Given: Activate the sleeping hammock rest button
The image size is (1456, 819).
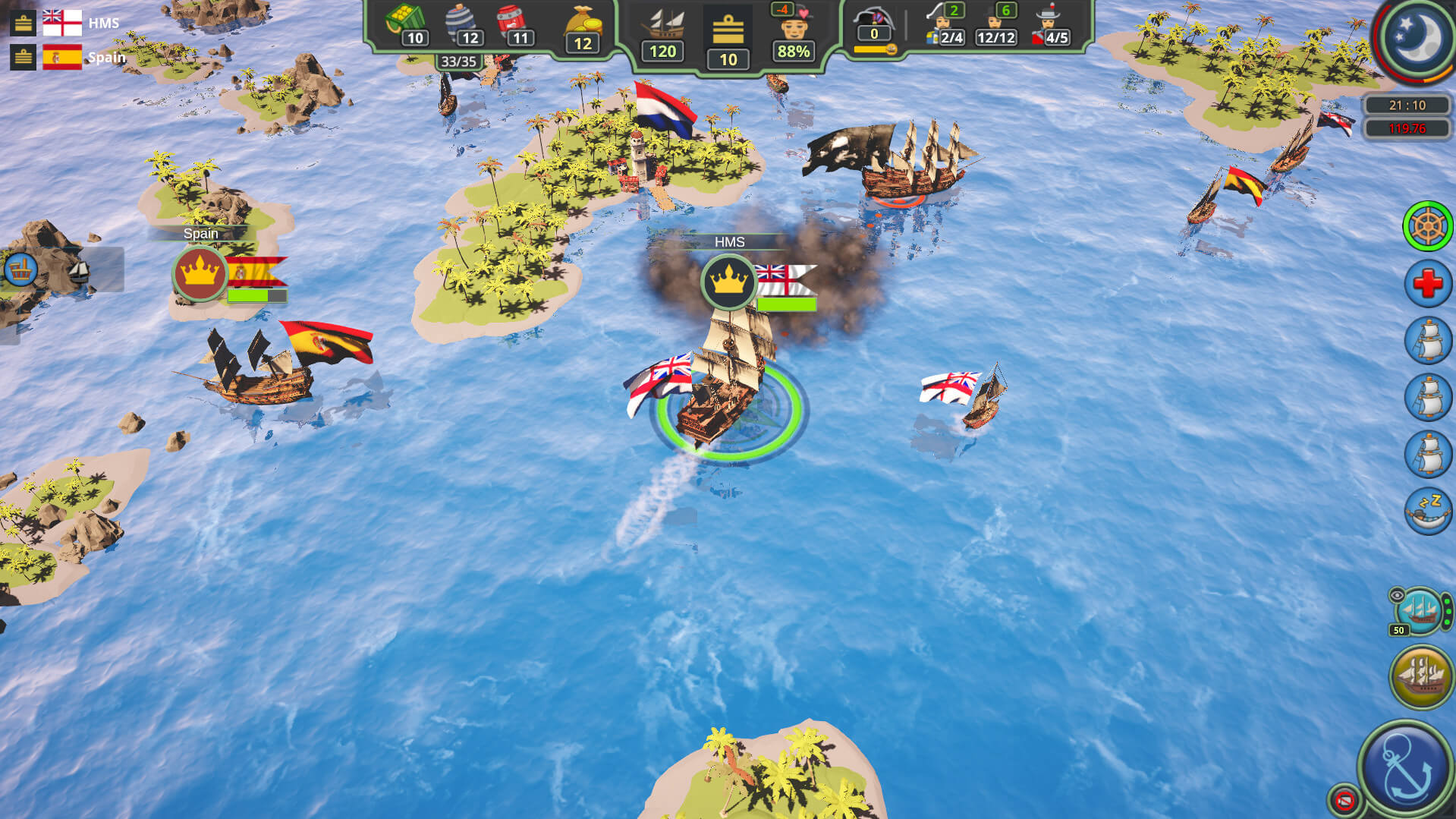Looking at the screenshot, I should point(1427,511).
